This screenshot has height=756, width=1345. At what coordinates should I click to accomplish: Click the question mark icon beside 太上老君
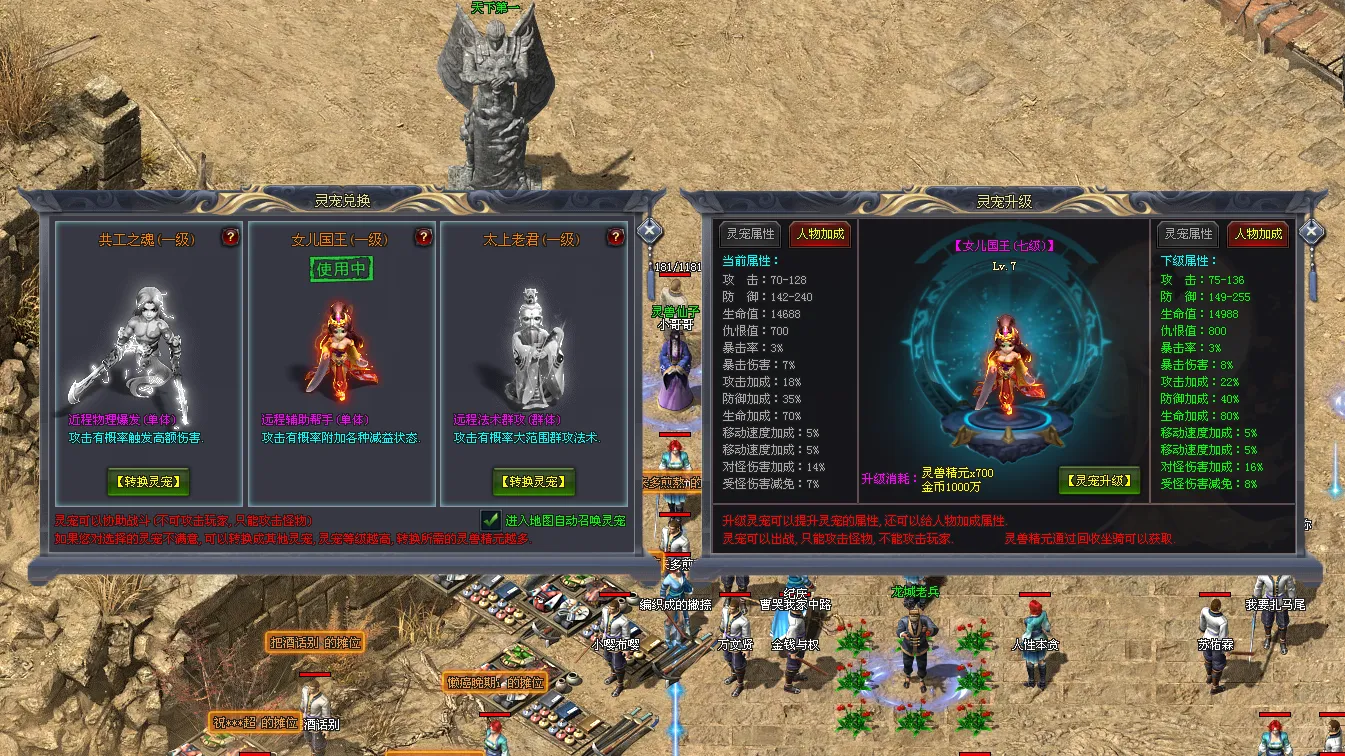615,238
